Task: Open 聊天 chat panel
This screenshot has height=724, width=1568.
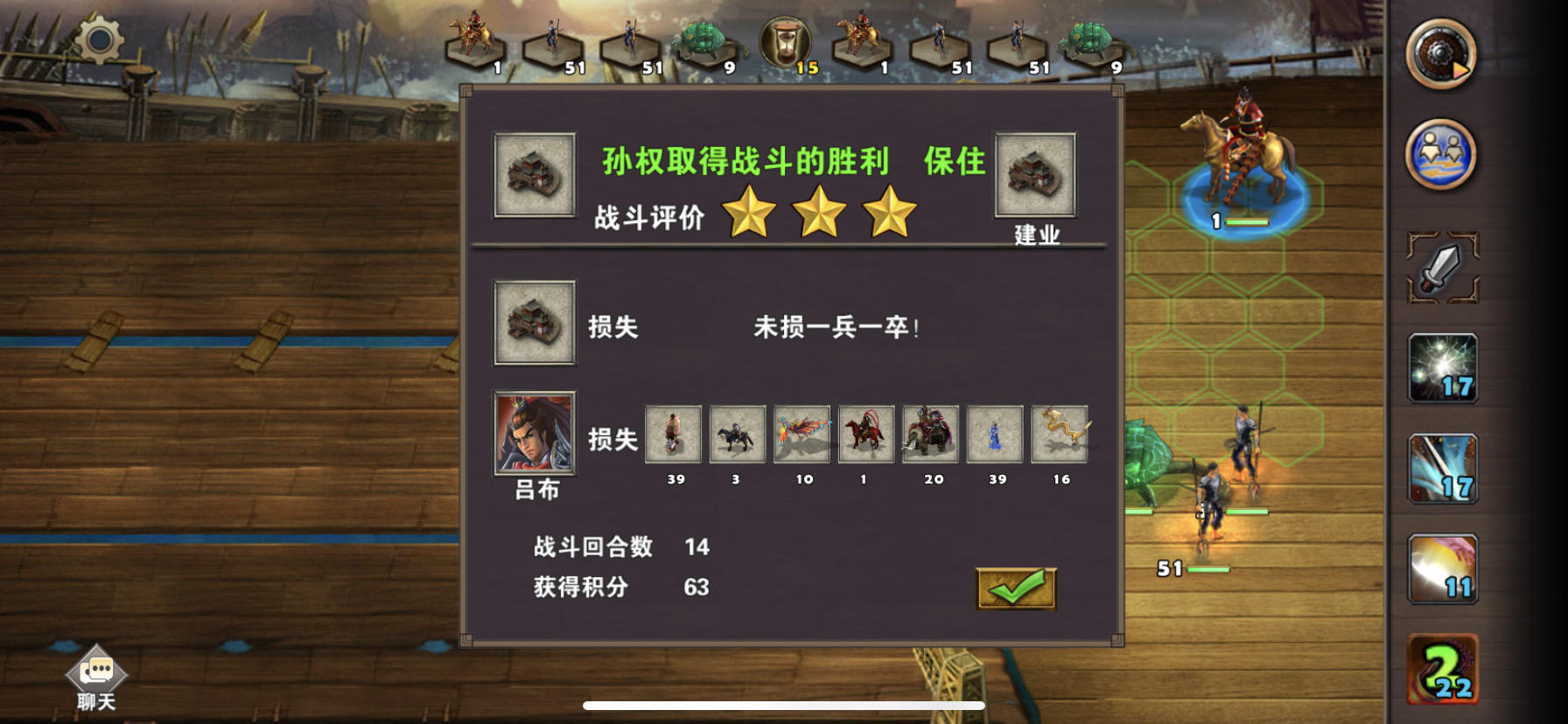Action: tap(96, 678)
